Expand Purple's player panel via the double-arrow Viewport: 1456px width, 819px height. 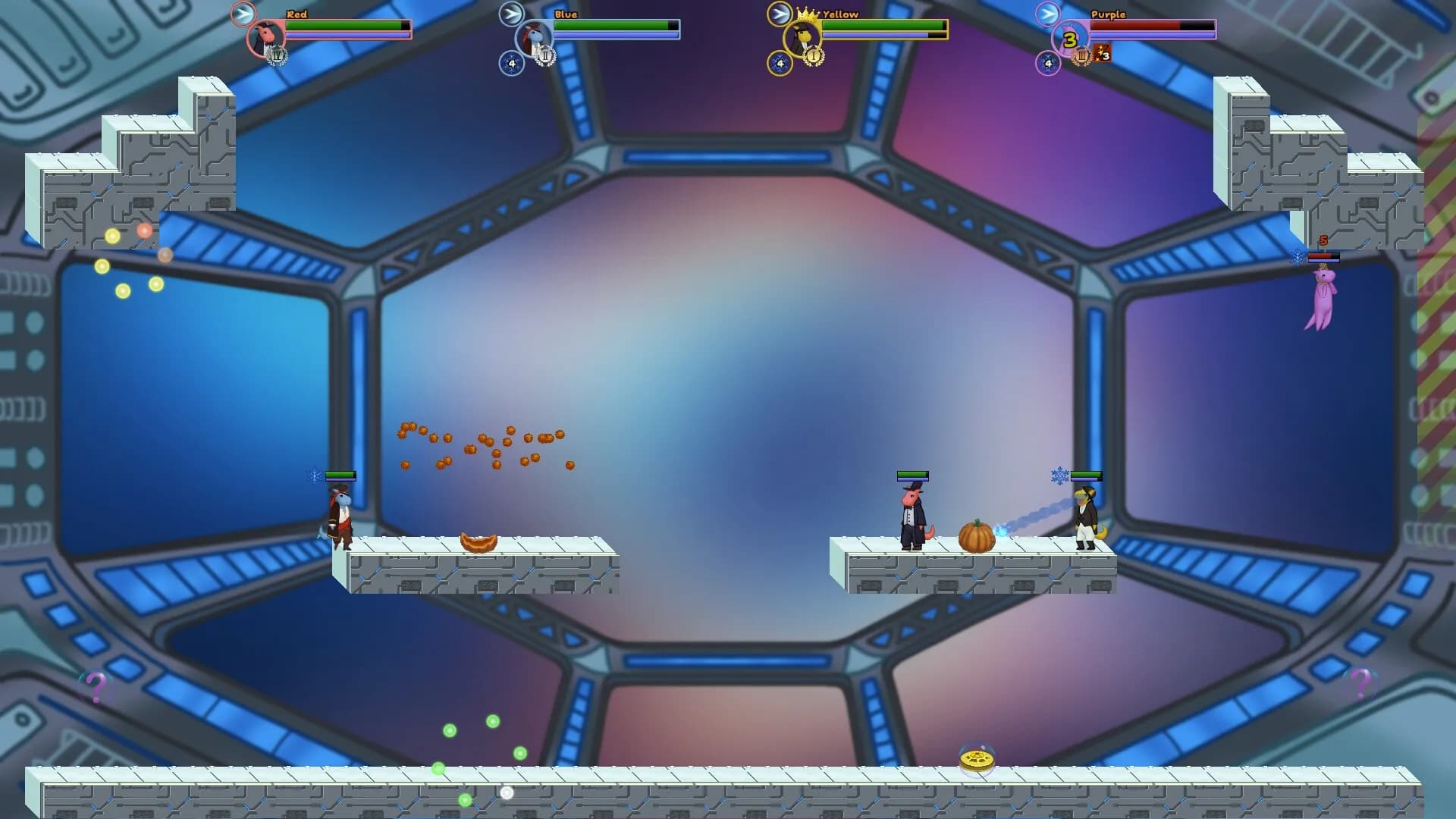pyautogui.click(x=1047, y=13)
